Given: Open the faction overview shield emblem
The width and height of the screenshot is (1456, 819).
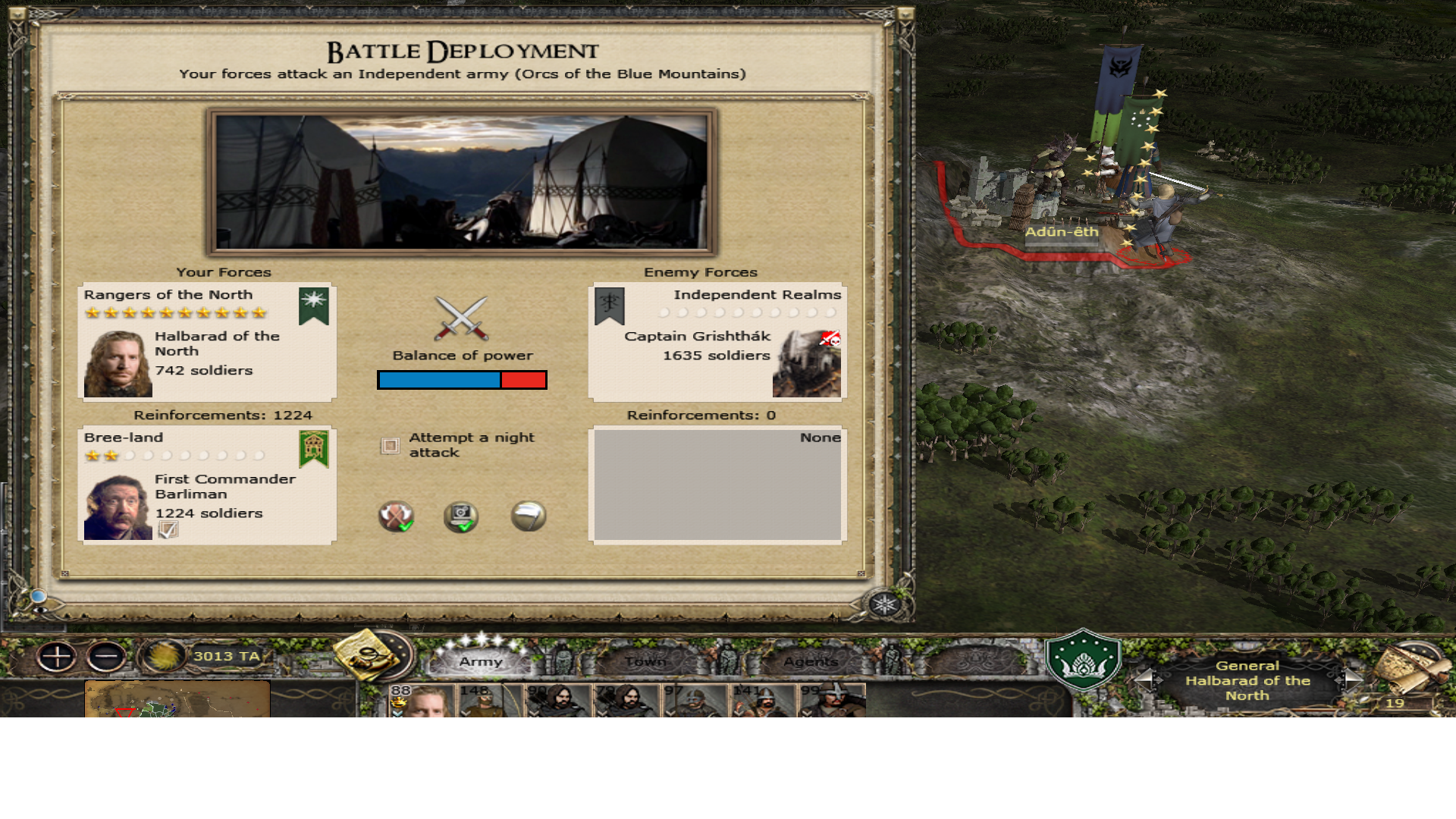Looking at the screenshot, I should pos(1083,660).
